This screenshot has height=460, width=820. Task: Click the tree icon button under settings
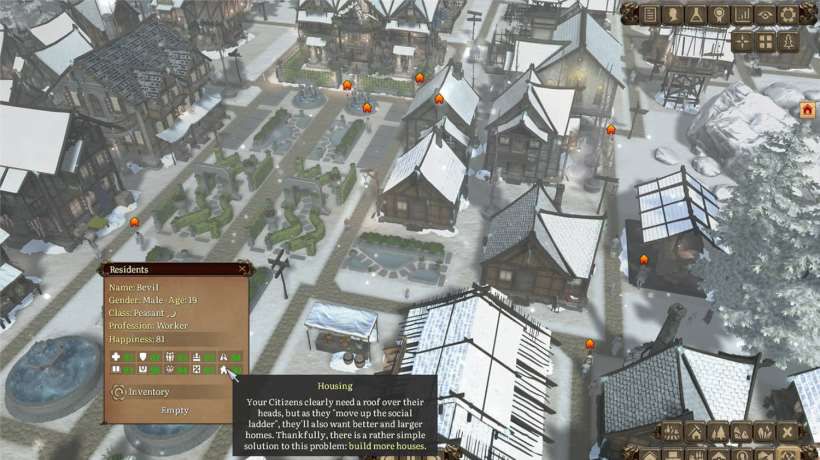(788, 41)
